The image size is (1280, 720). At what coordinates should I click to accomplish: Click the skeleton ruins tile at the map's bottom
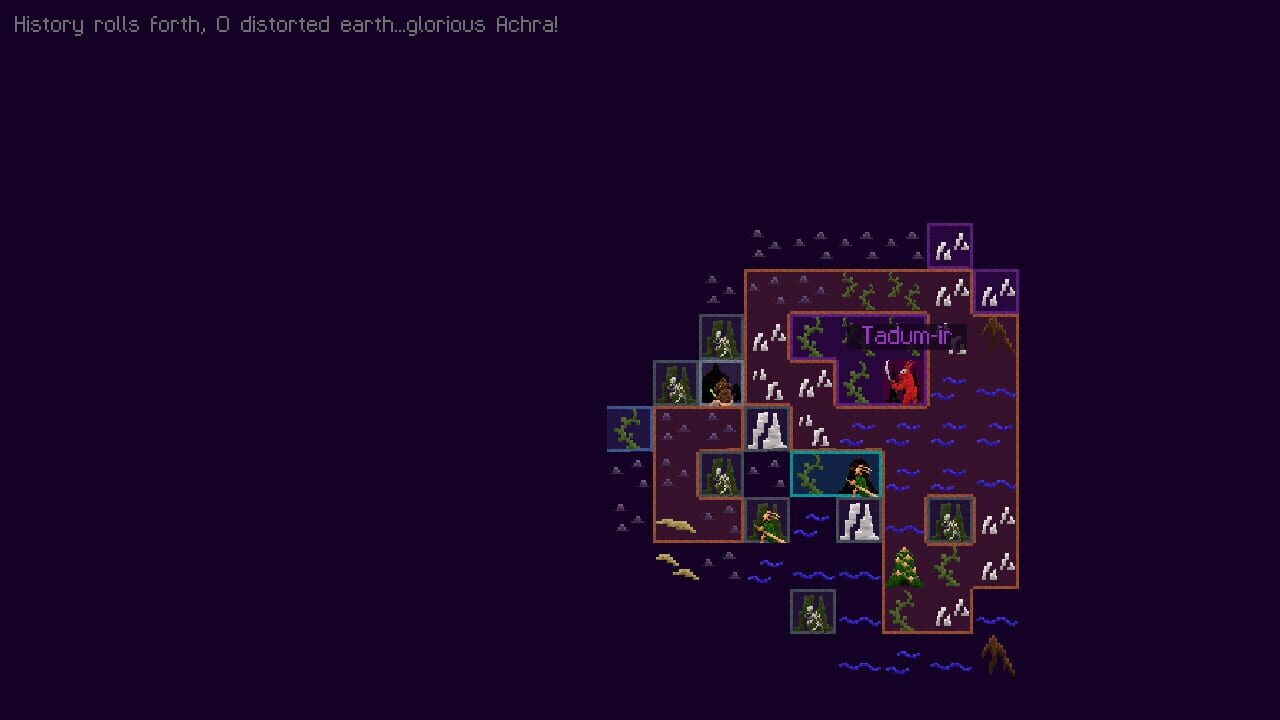812,610
